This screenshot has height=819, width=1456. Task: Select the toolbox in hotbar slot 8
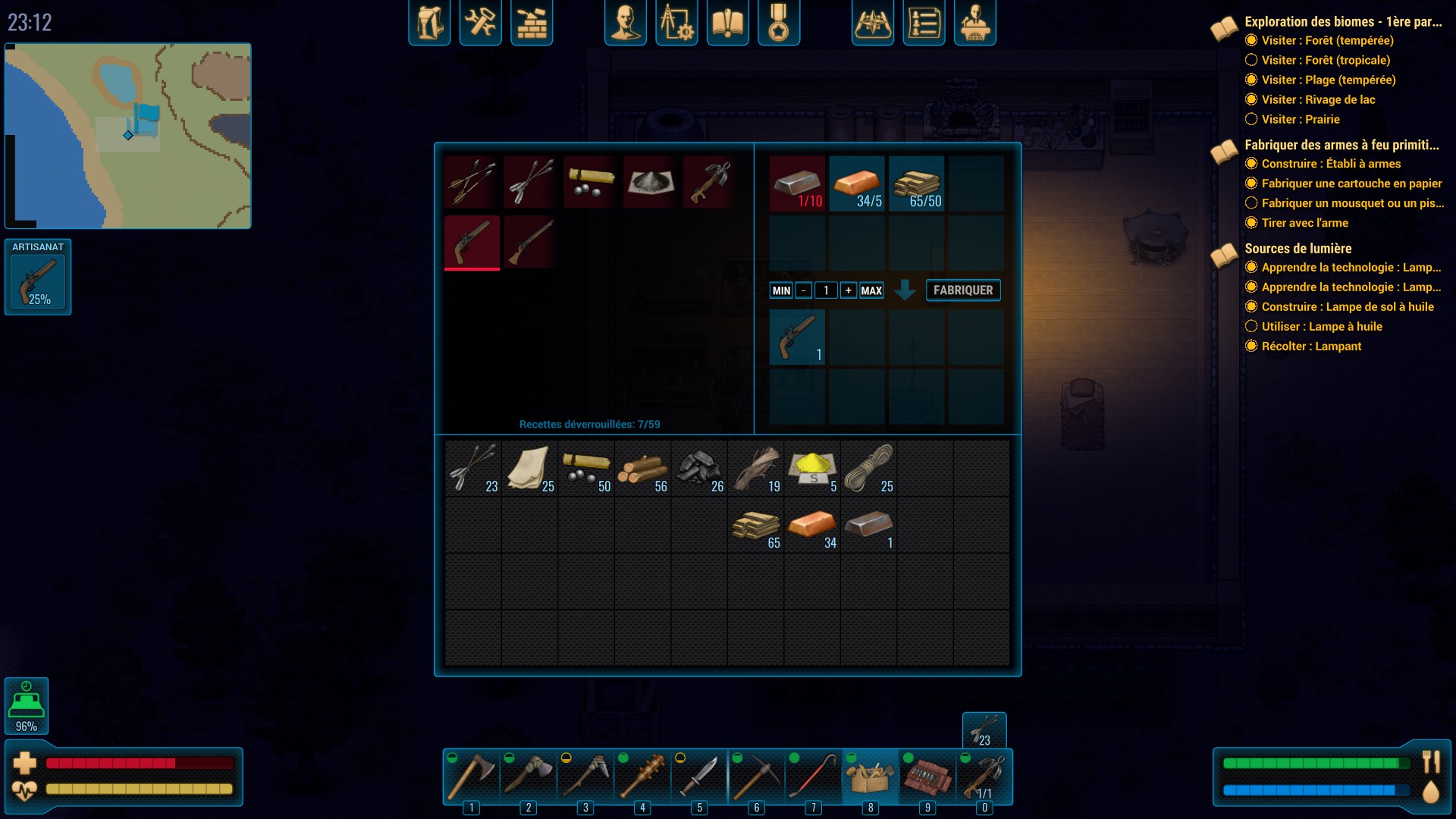click(x=870, y=777)
